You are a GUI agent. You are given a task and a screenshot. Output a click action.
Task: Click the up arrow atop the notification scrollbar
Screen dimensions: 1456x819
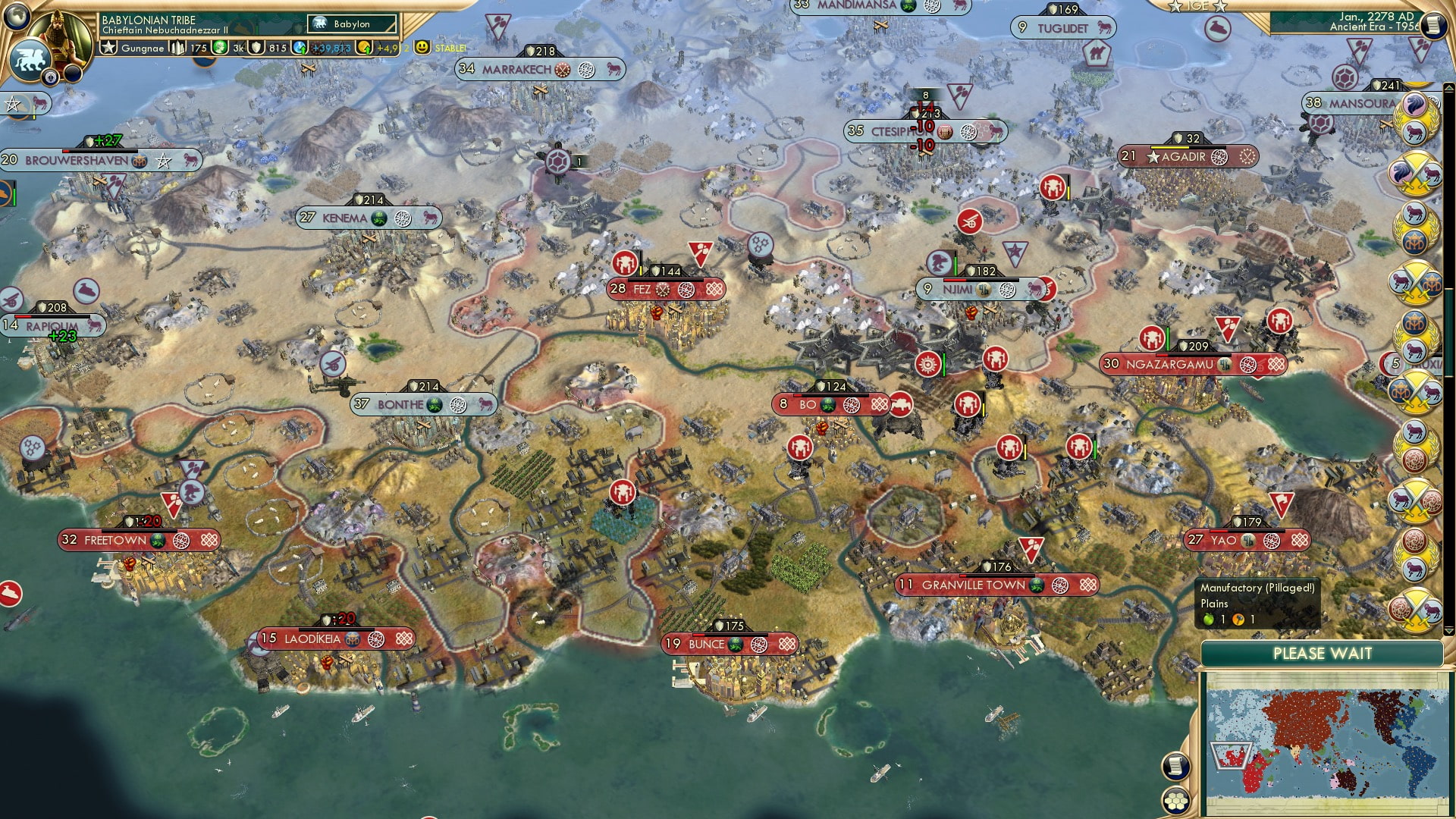click(1449, 86)
